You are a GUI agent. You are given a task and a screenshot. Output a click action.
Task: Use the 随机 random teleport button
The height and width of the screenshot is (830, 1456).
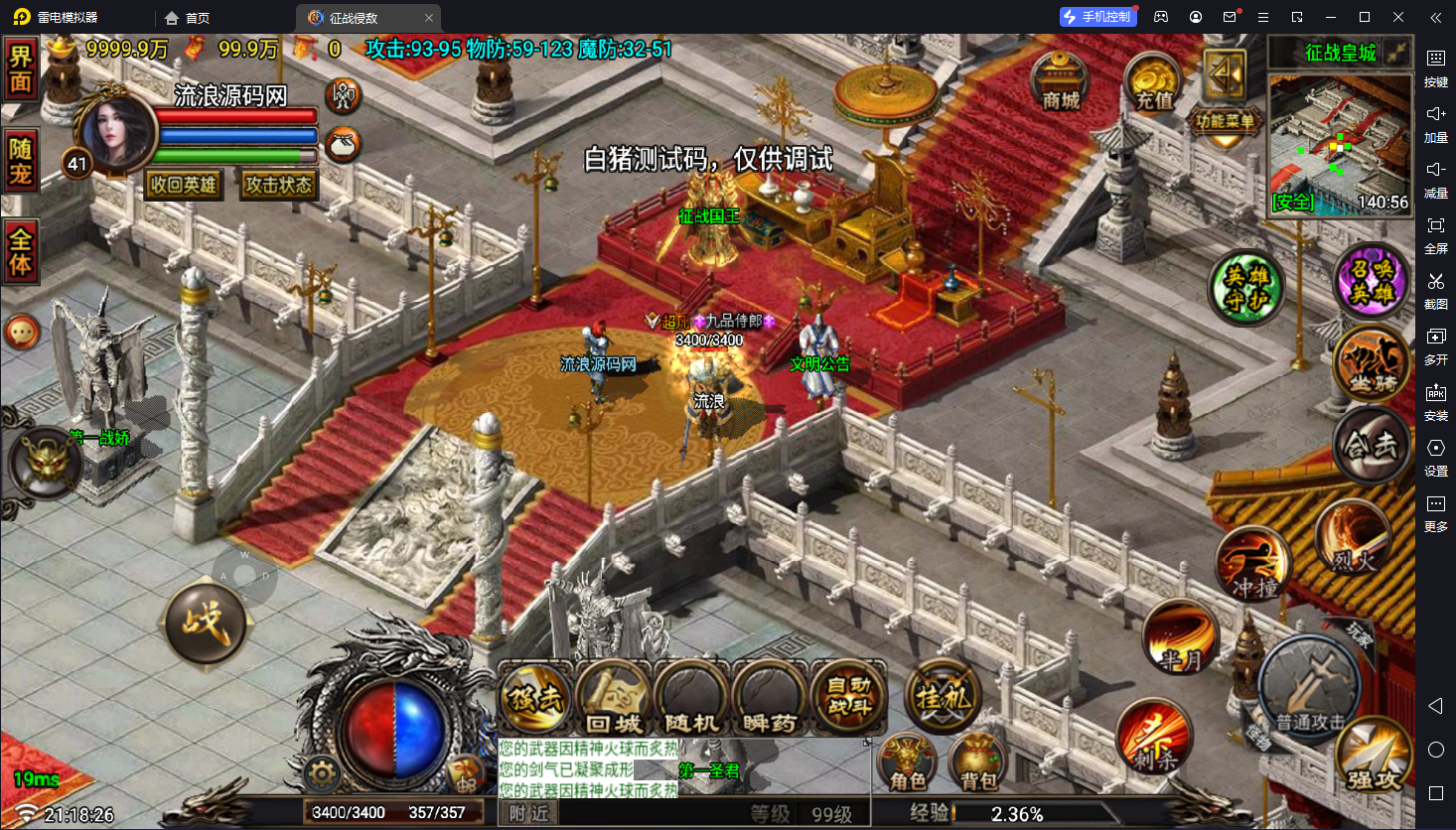coord(690,698)
